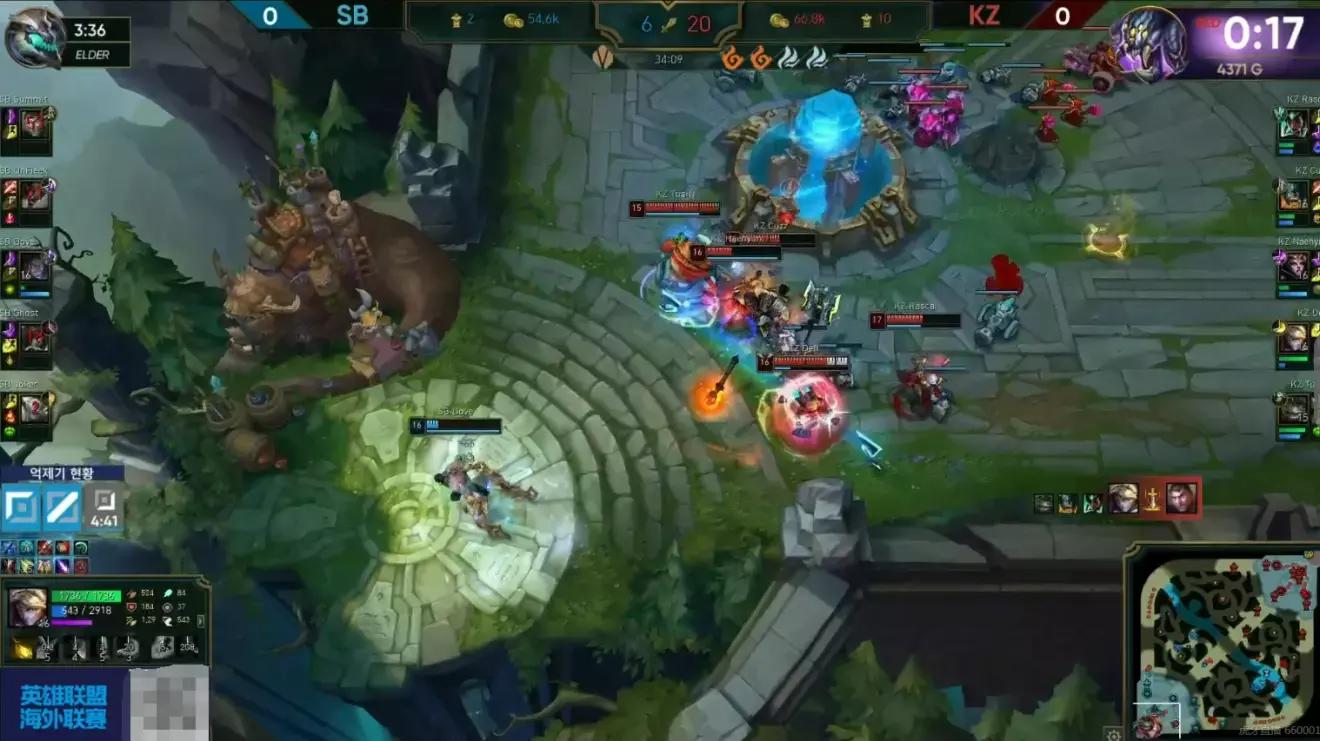Toggle an inhibitor icon in the 억제기 현황 panel

pyautogui.click(x=22, y=507)
